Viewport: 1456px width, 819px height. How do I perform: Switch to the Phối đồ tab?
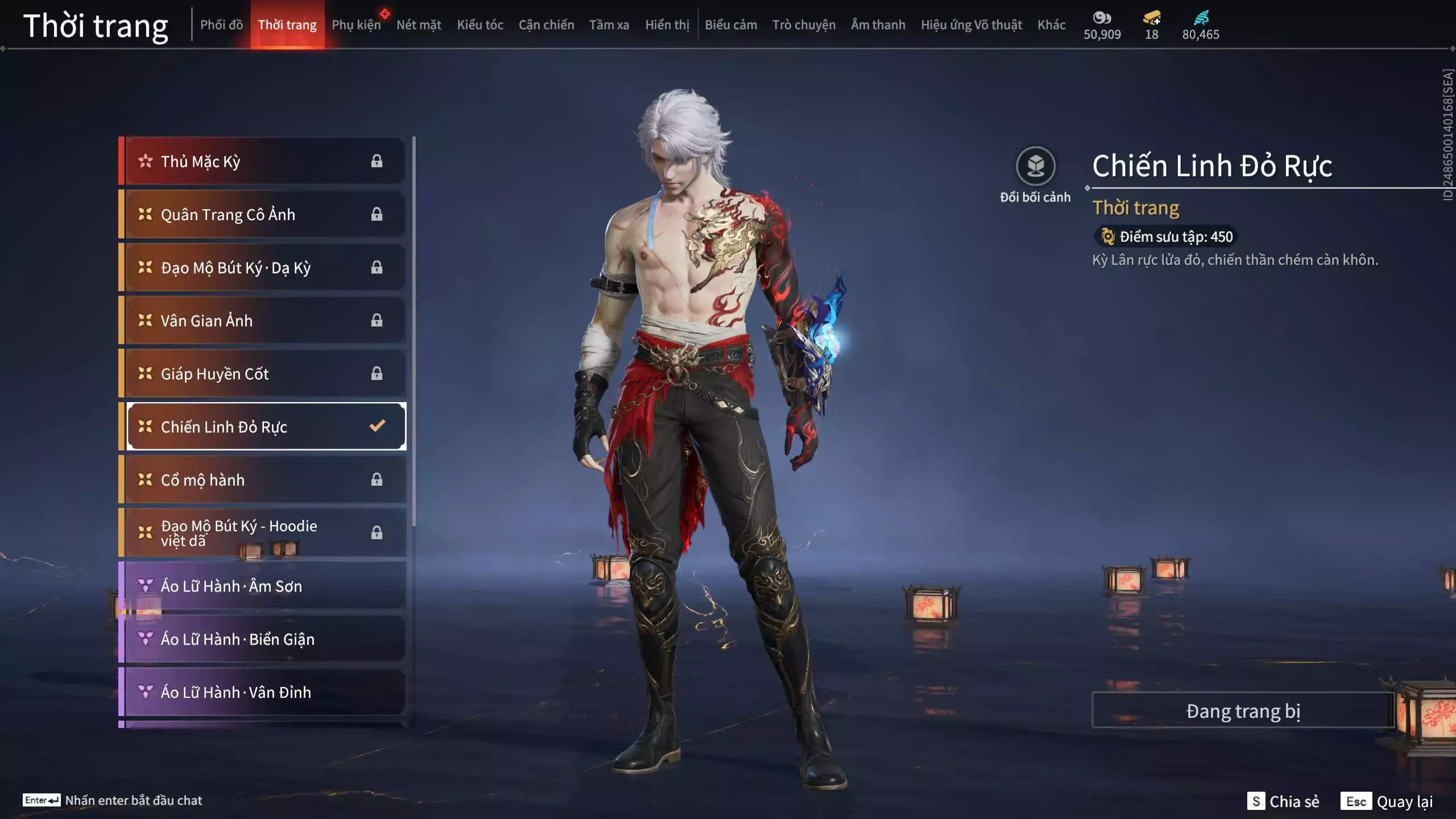(221, 25)
